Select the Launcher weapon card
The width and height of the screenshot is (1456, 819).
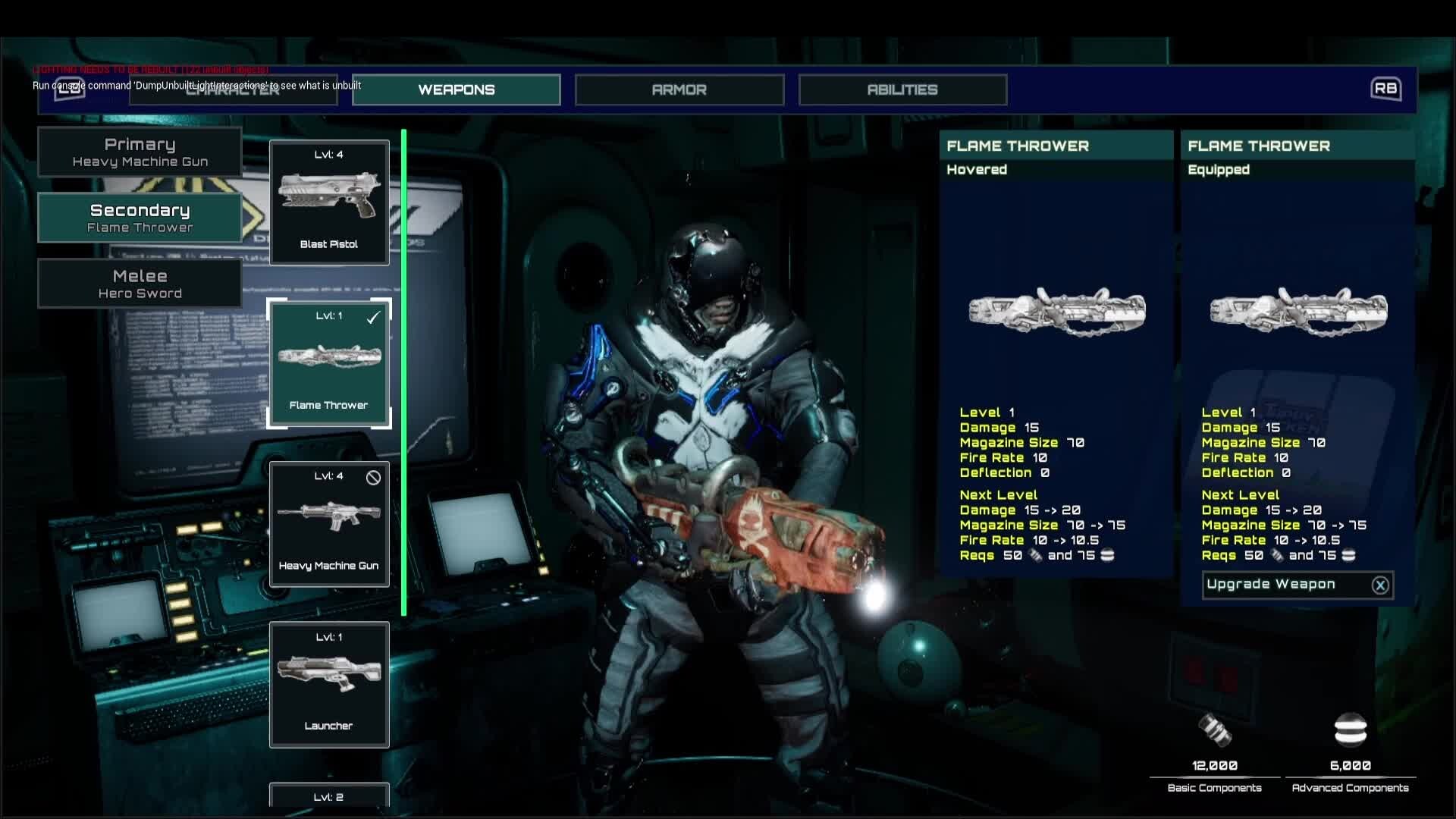tap(329, 685)
